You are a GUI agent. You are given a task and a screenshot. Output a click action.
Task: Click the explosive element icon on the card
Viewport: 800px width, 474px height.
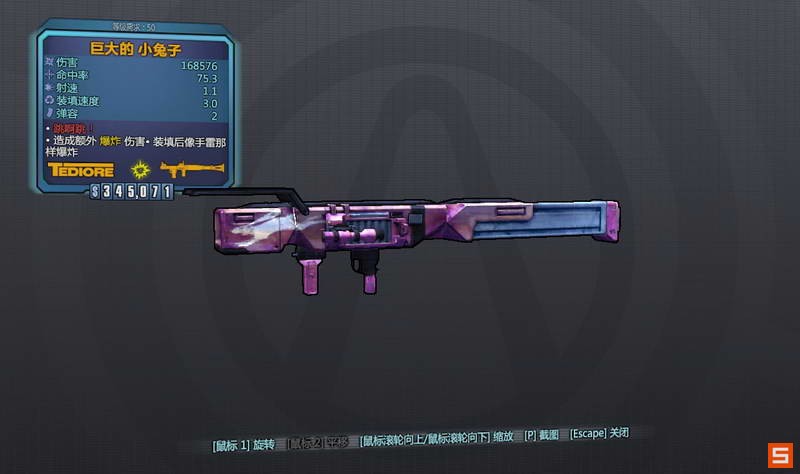[x=139, y=170]
